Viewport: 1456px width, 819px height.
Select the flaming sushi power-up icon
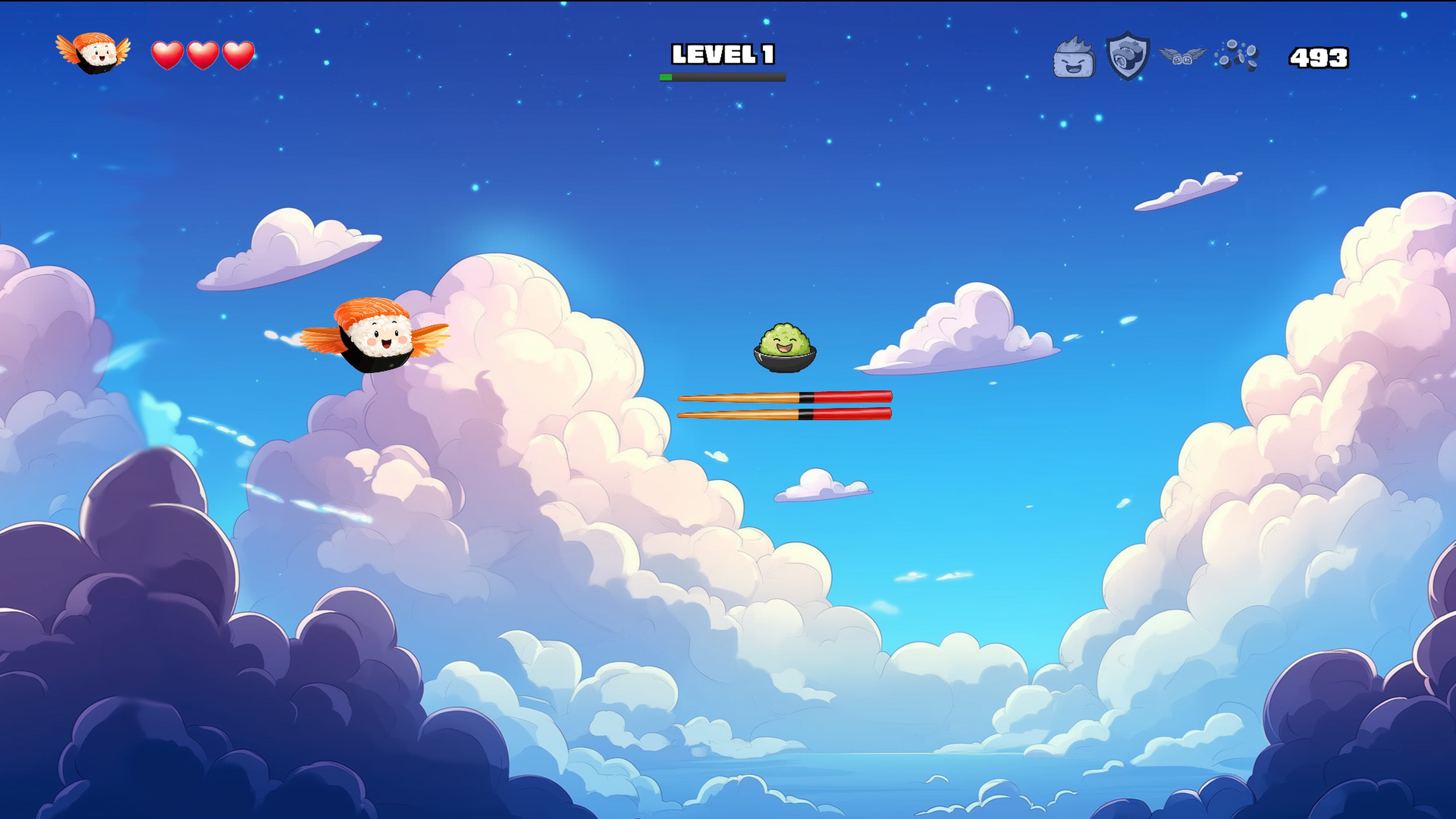tap(1075, 56)
